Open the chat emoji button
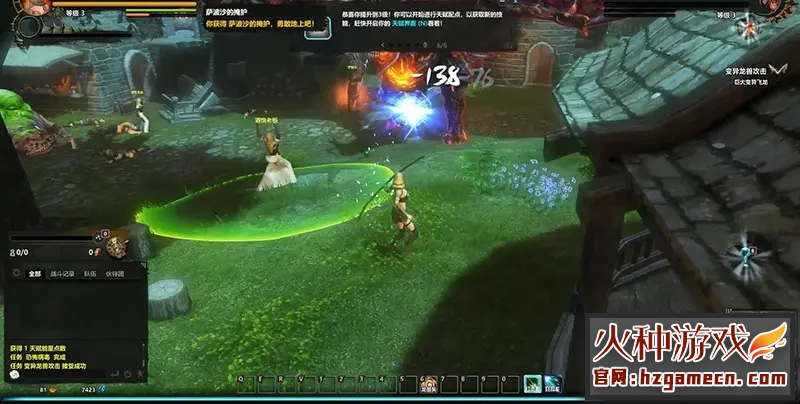This screenshot has width=800, height=404. [129, 375]
